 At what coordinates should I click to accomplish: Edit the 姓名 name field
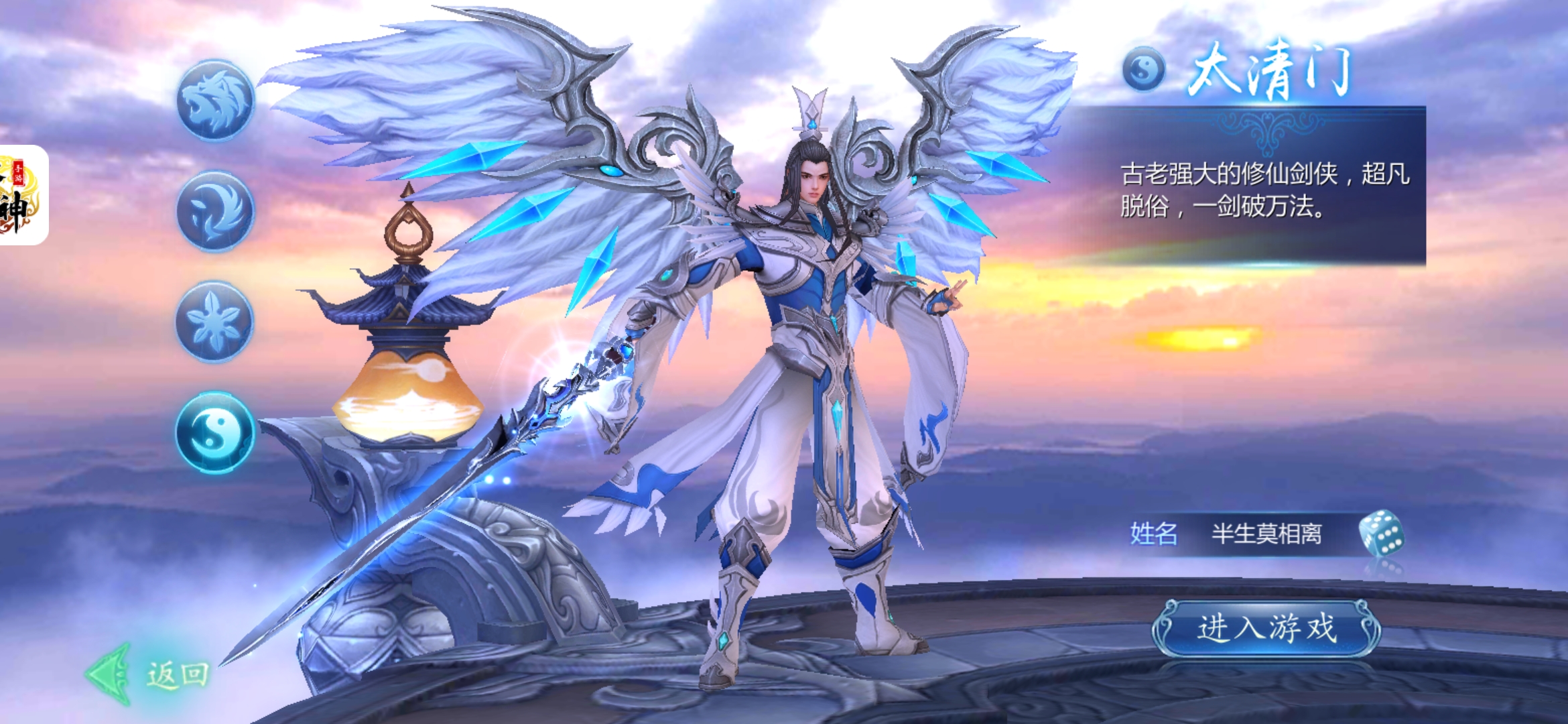pyautogui.click(x=1265, y=534)
